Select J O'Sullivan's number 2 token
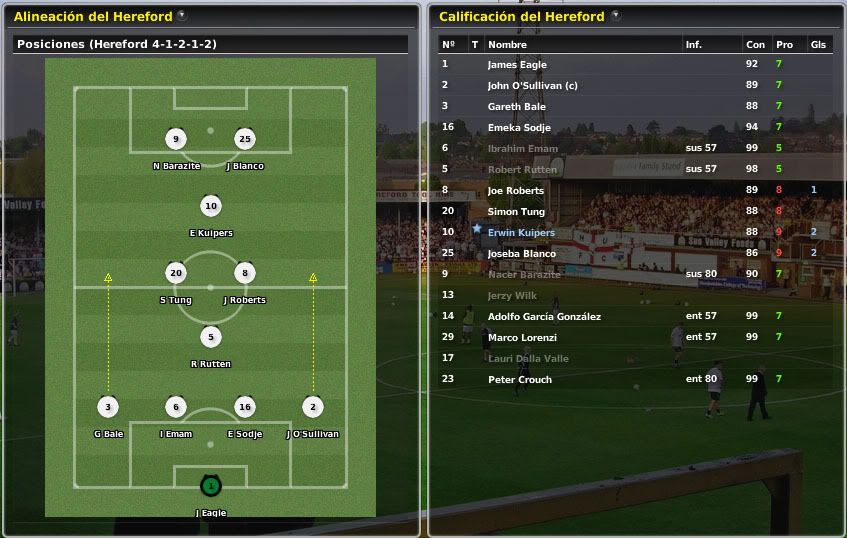Viewport: 847px width, 538px height. pos(312,407)
